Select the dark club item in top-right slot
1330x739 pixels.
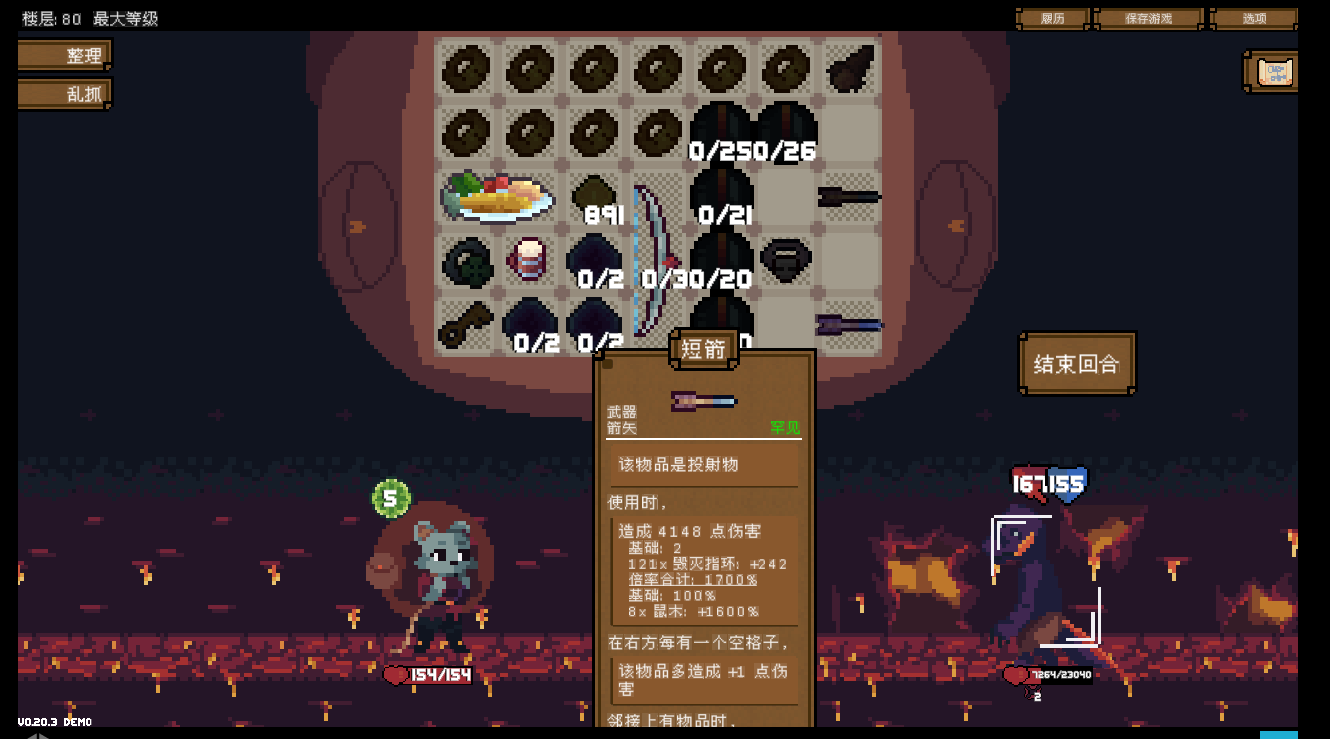(850, 69)
